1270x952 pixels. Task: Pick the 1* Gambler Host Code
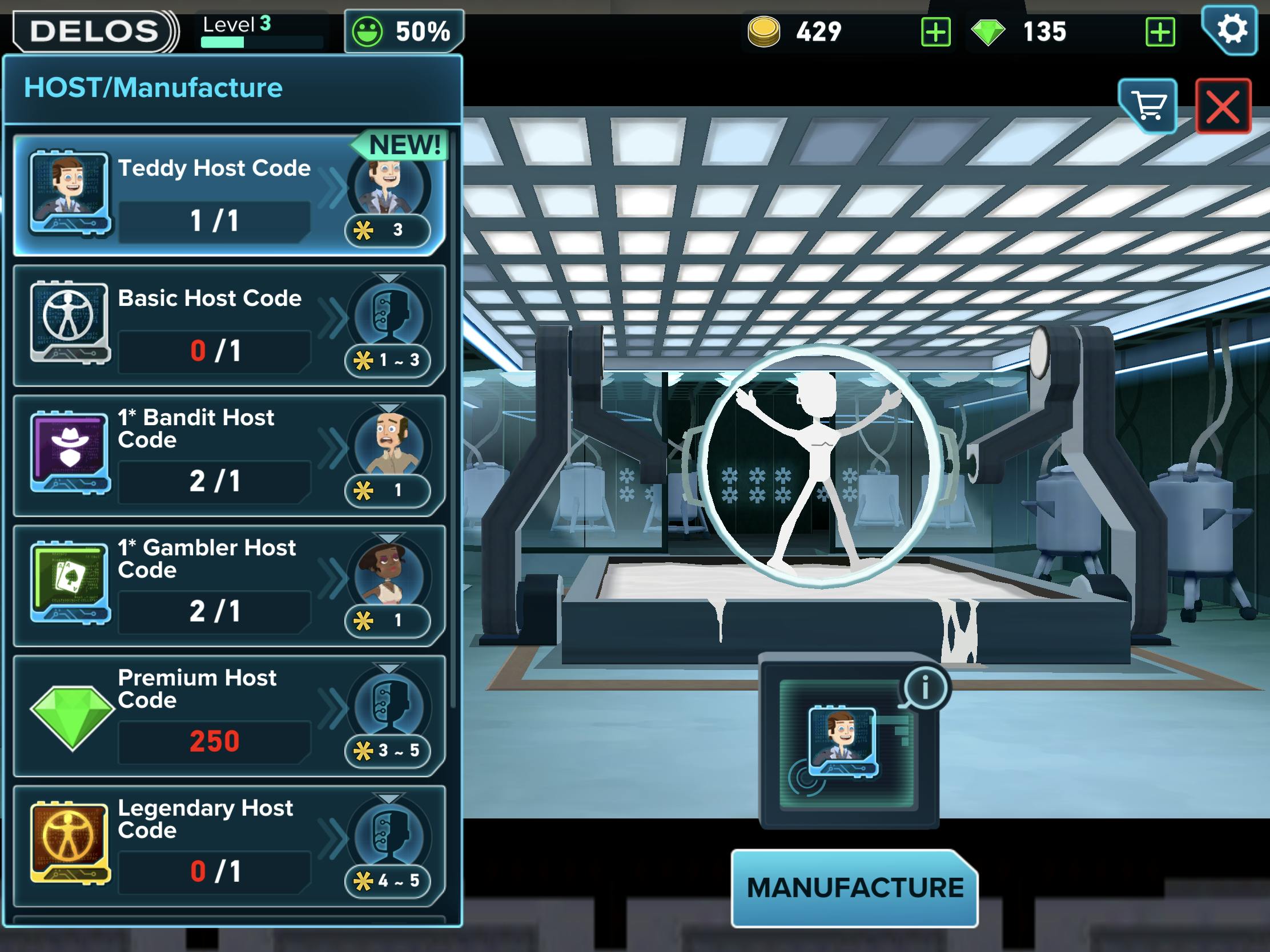pos(228,586)
